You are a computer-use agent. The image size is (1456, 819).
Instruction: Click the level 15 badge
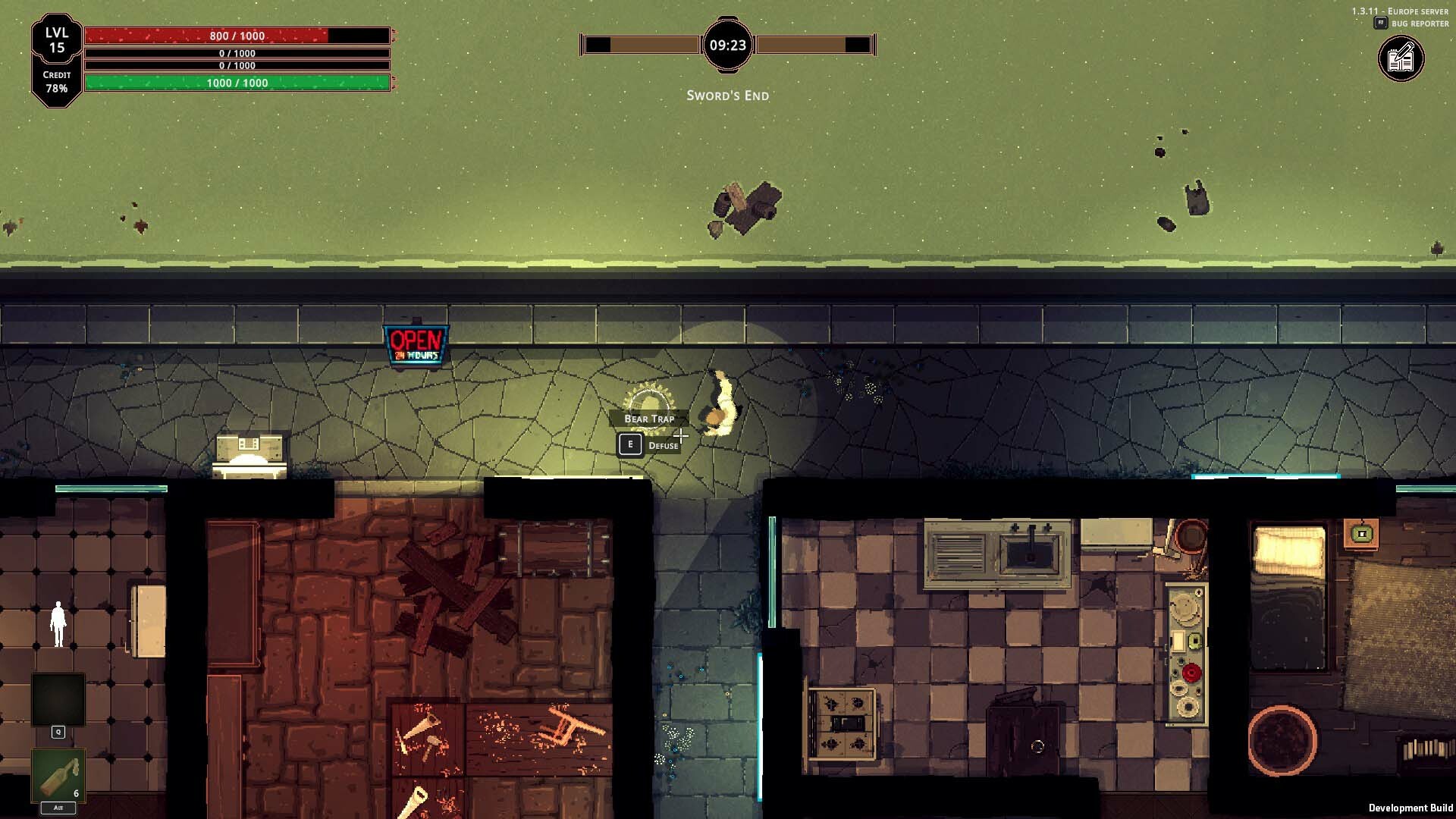click(57, 40)
